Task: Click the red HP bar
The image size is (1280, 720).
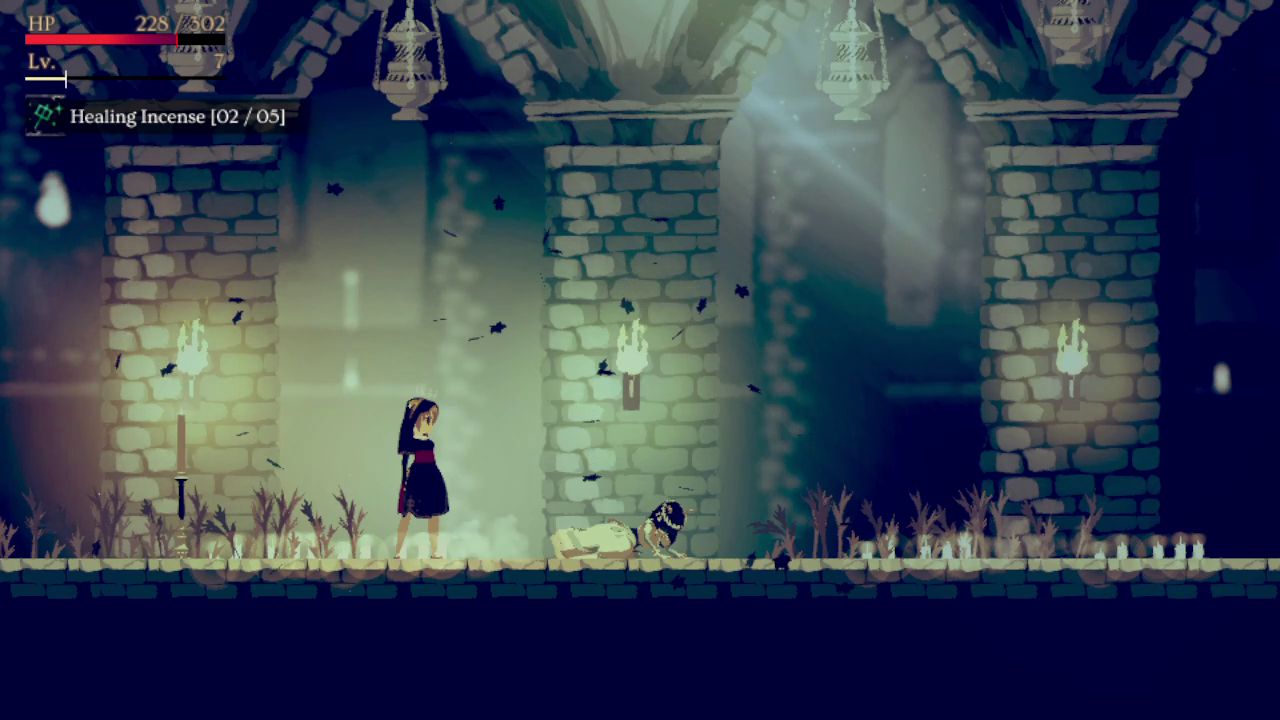Action: (100, 40)
